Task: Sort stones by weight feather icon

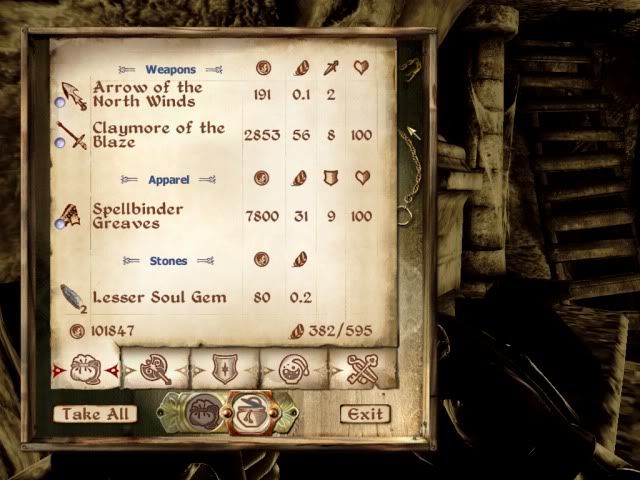Action: pyautogui.click(x=300, y=261)
